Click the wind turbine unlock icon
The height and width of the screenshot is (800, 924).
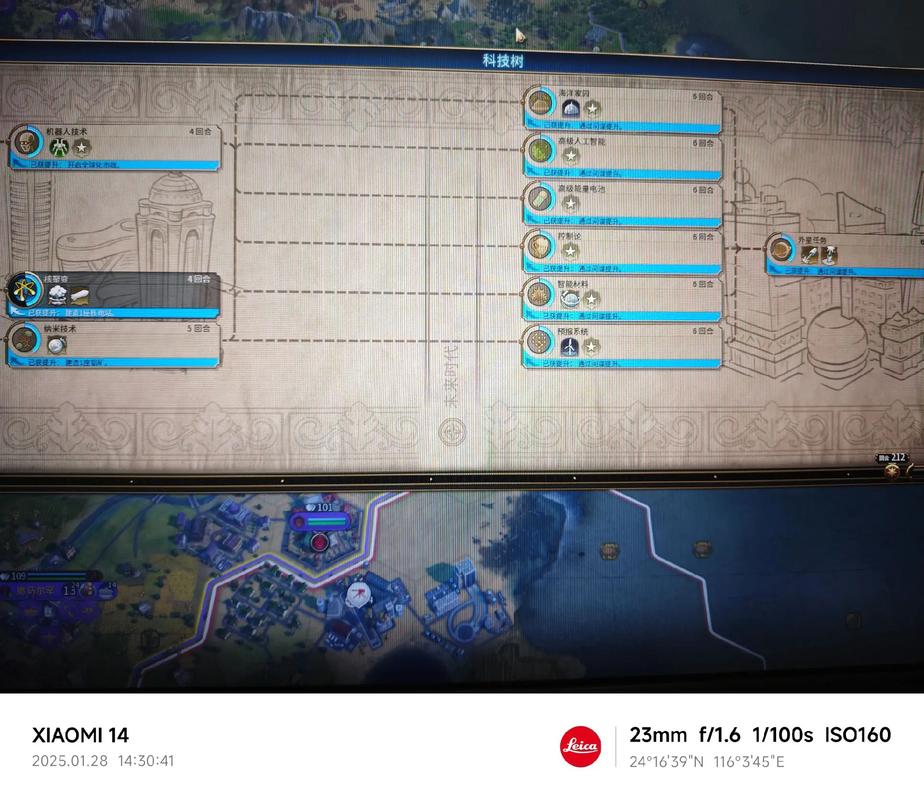pyautogui.click(x=570, y=347)
